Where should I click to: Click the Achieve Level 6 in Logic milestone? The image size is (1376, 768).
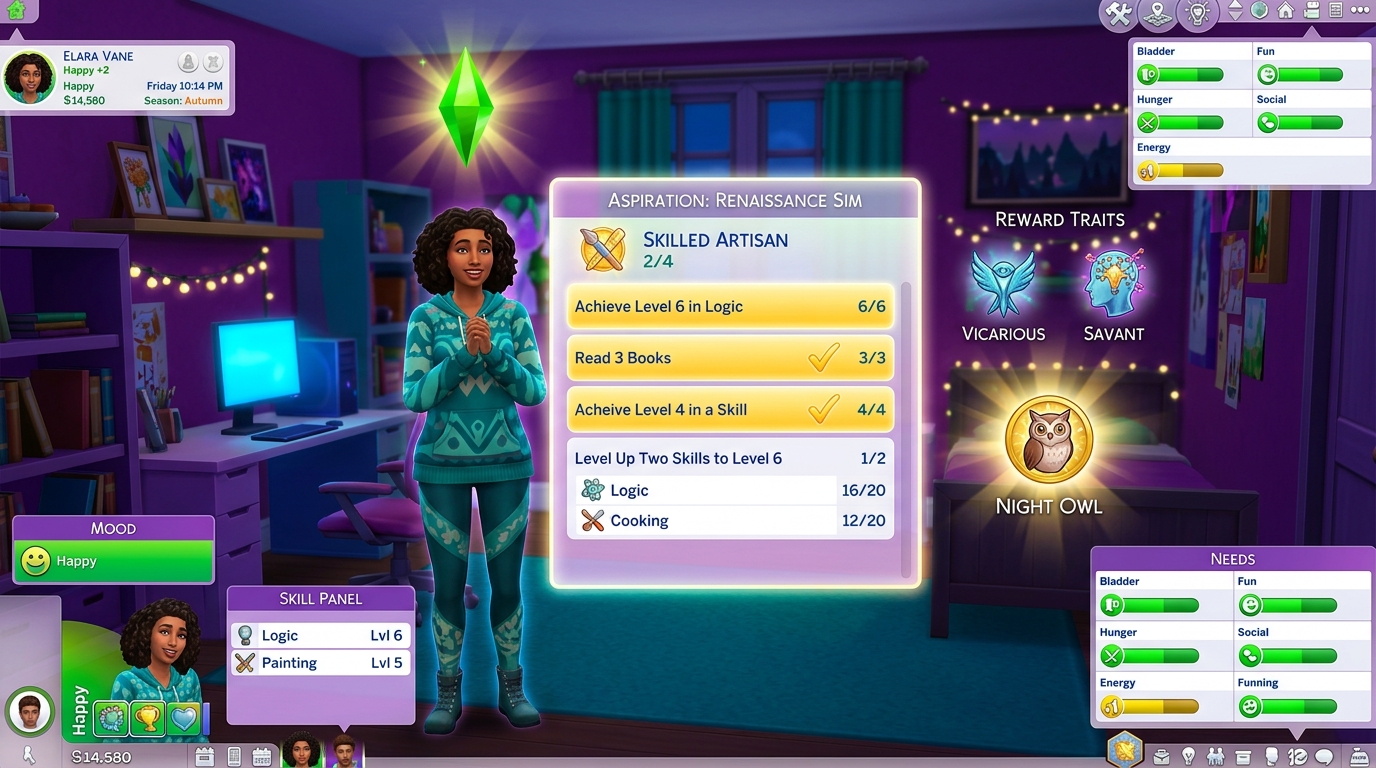(729, 306)
